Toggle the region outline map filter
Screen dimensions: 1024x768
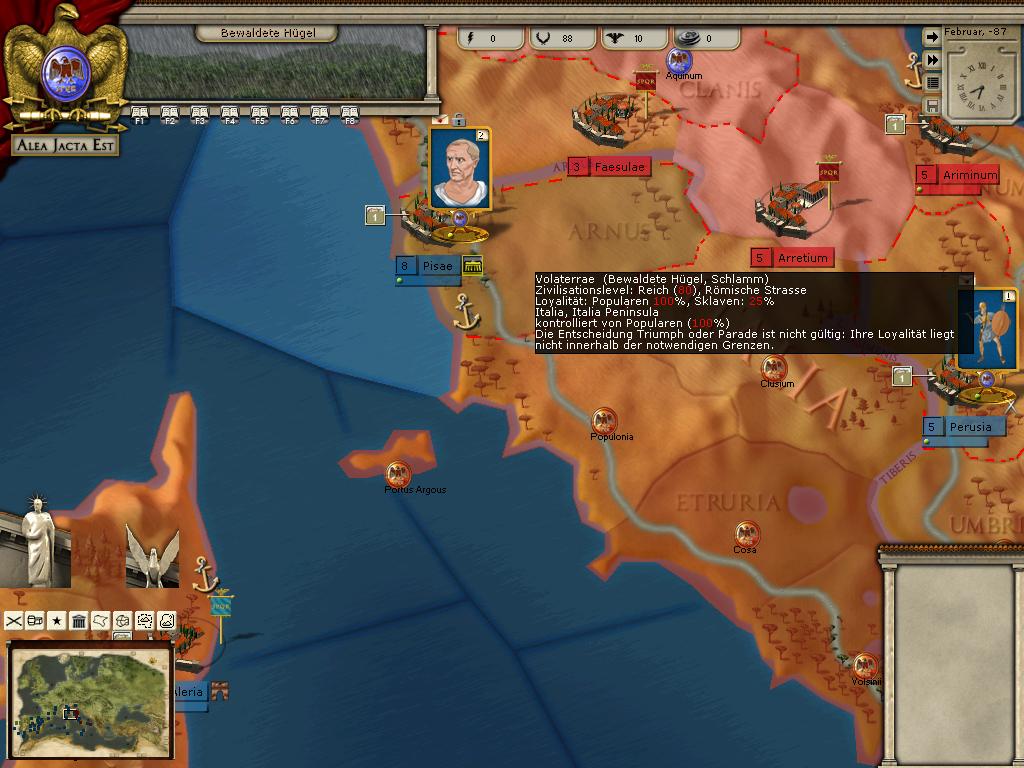(101, 621)
